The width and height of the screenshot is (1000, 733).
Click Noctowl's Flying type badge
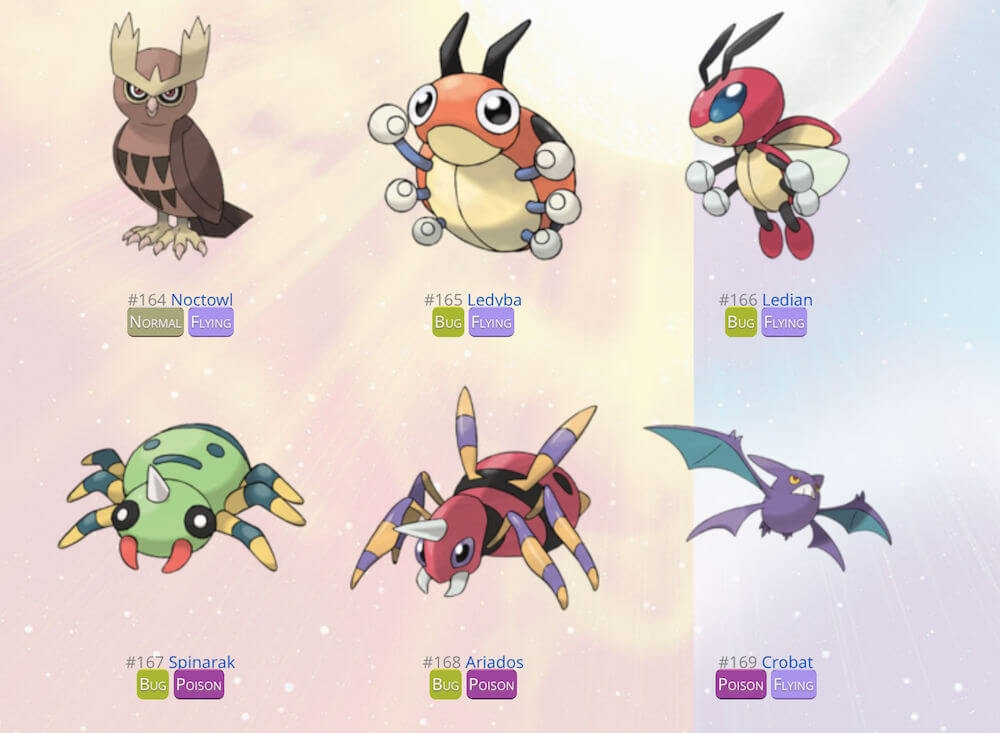pos(211,322)
